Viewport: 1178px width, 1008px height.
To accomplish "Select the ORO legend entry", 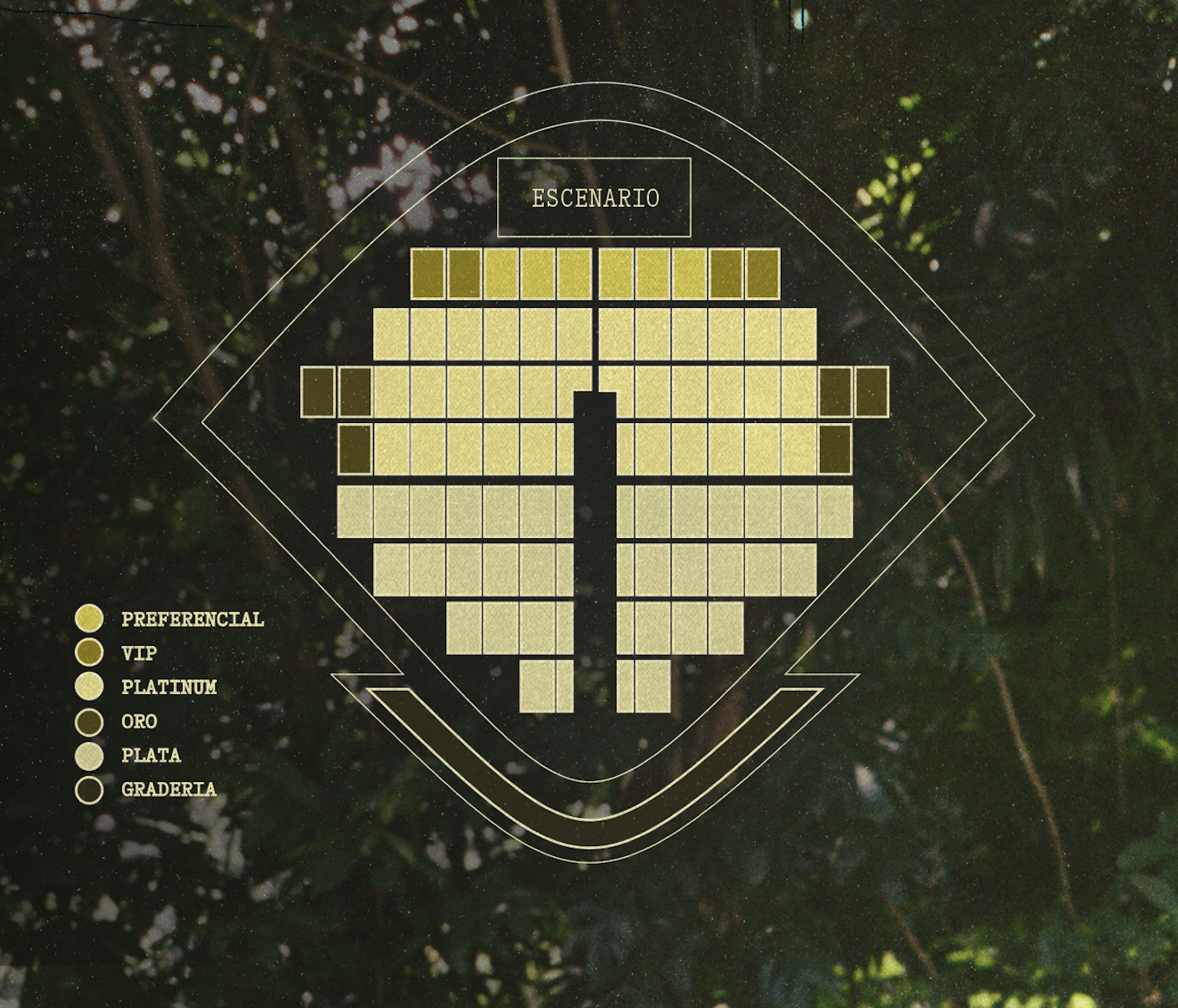I will click(x=138, y=722).
